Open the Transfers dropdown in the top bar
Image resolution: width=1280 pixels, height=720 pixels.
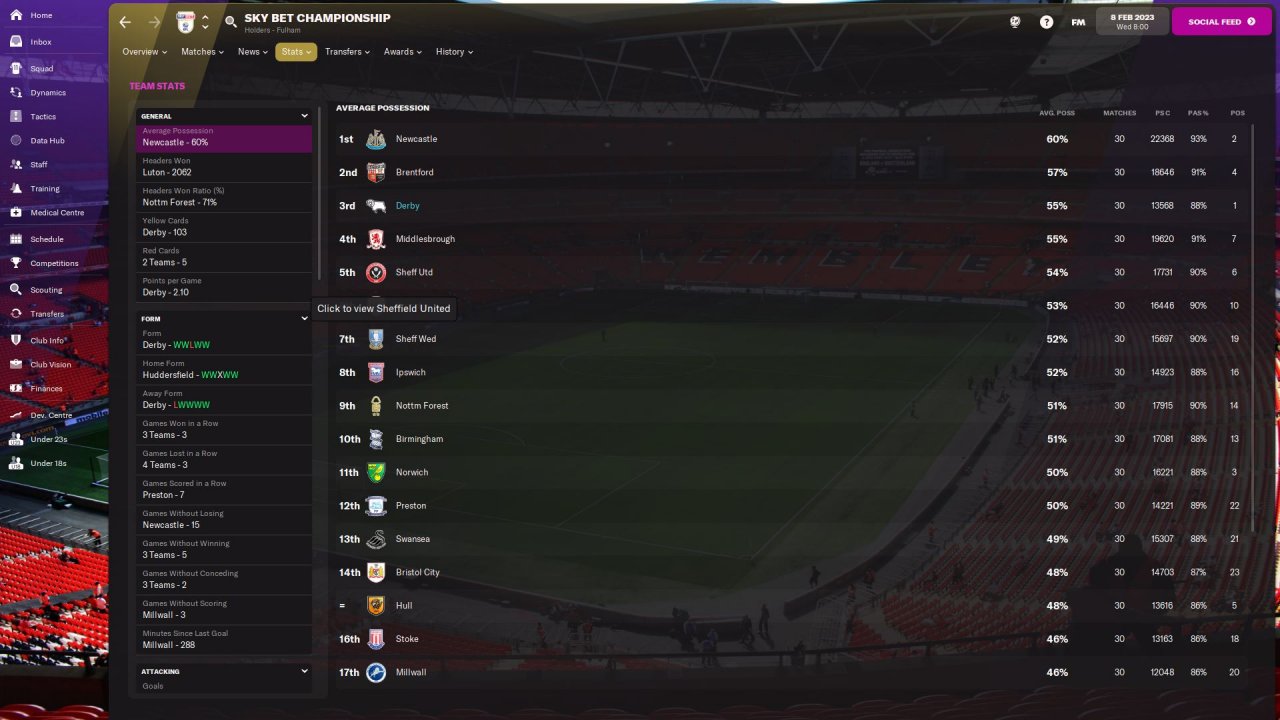(347, 52)
